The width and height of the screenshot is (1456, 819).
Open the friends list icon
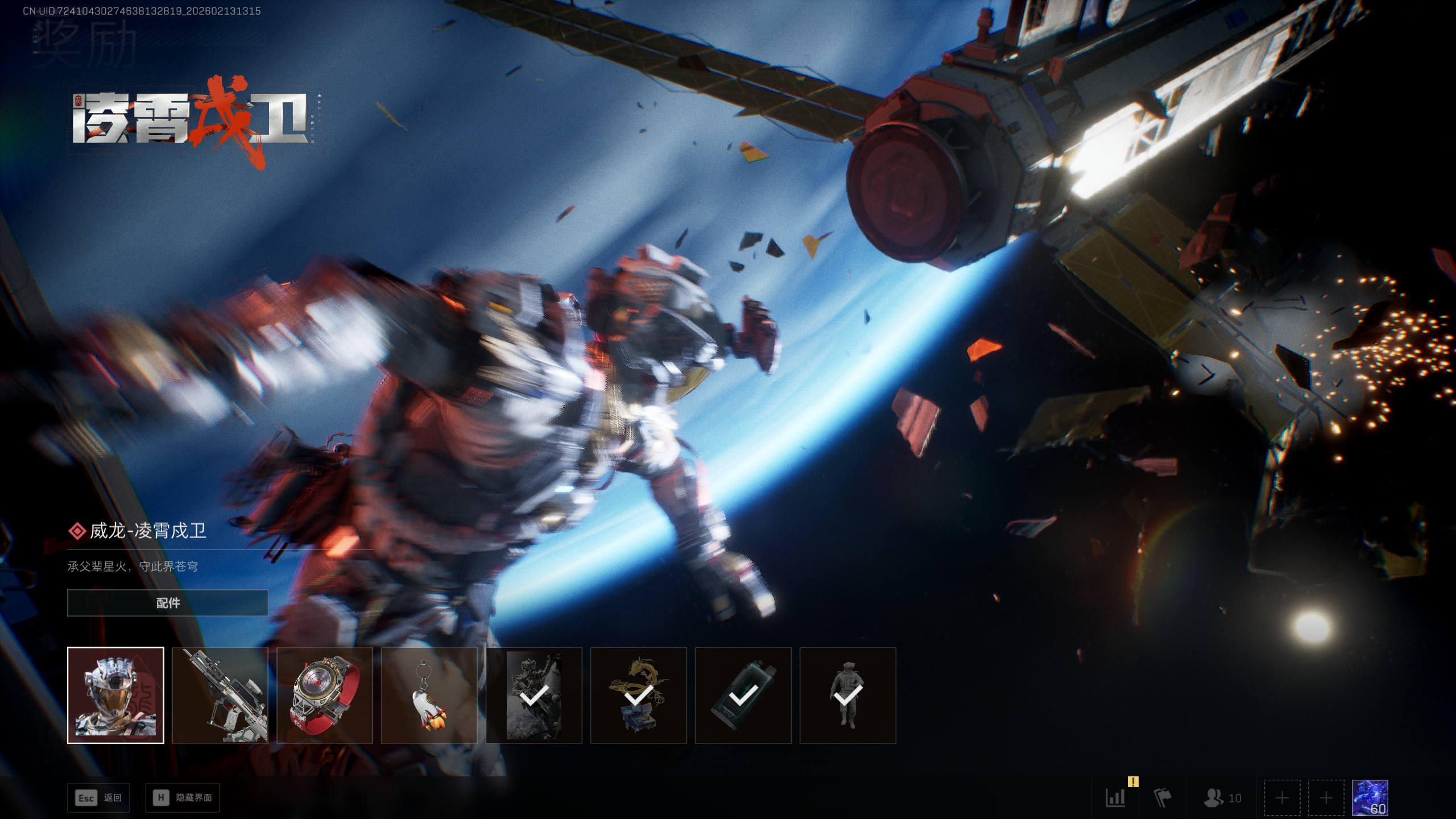pyautogui.click(x=1222, y=798)
